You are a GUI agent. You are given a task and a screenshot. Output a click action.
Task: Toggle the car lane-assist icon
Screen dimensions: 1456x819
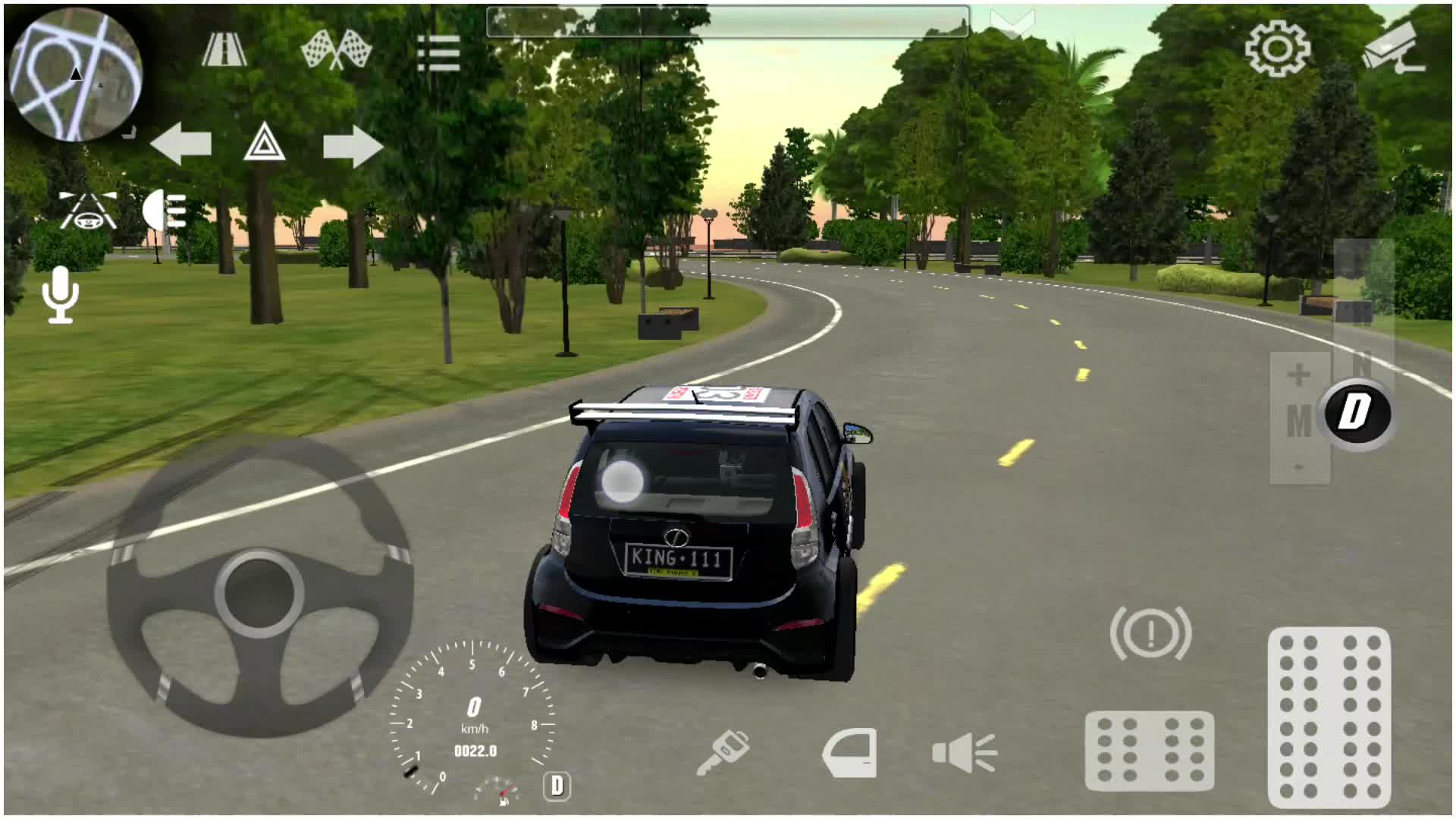[x=88, y=211]
